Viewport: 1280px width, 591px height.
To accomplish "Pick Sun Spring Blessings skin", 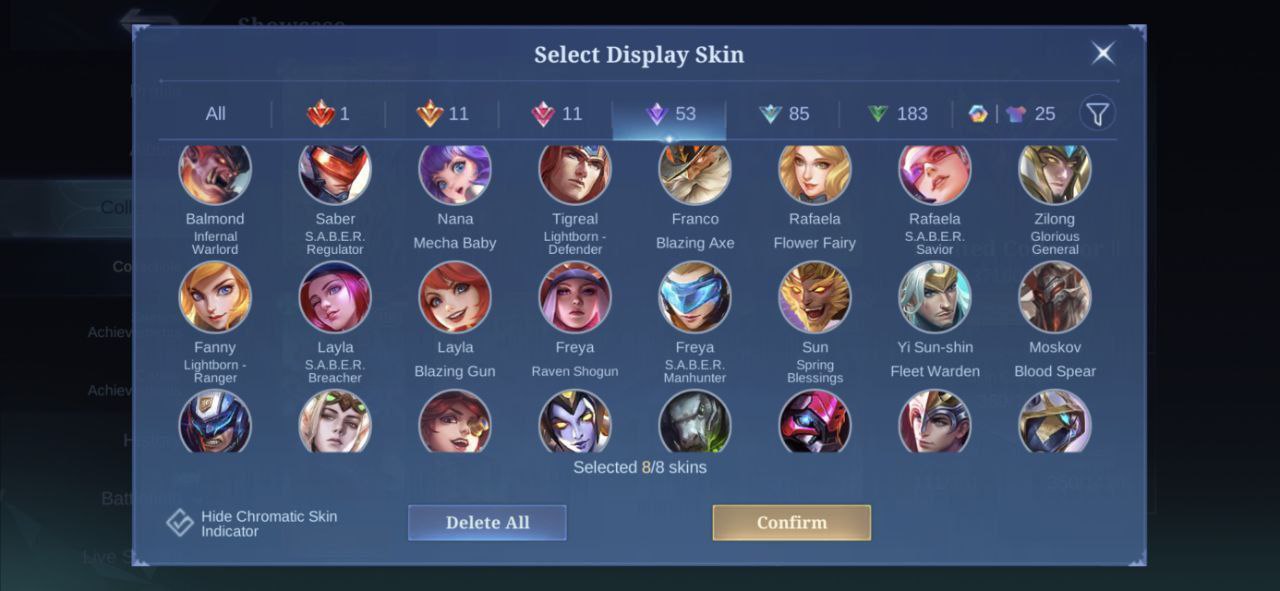I will 815,297.
